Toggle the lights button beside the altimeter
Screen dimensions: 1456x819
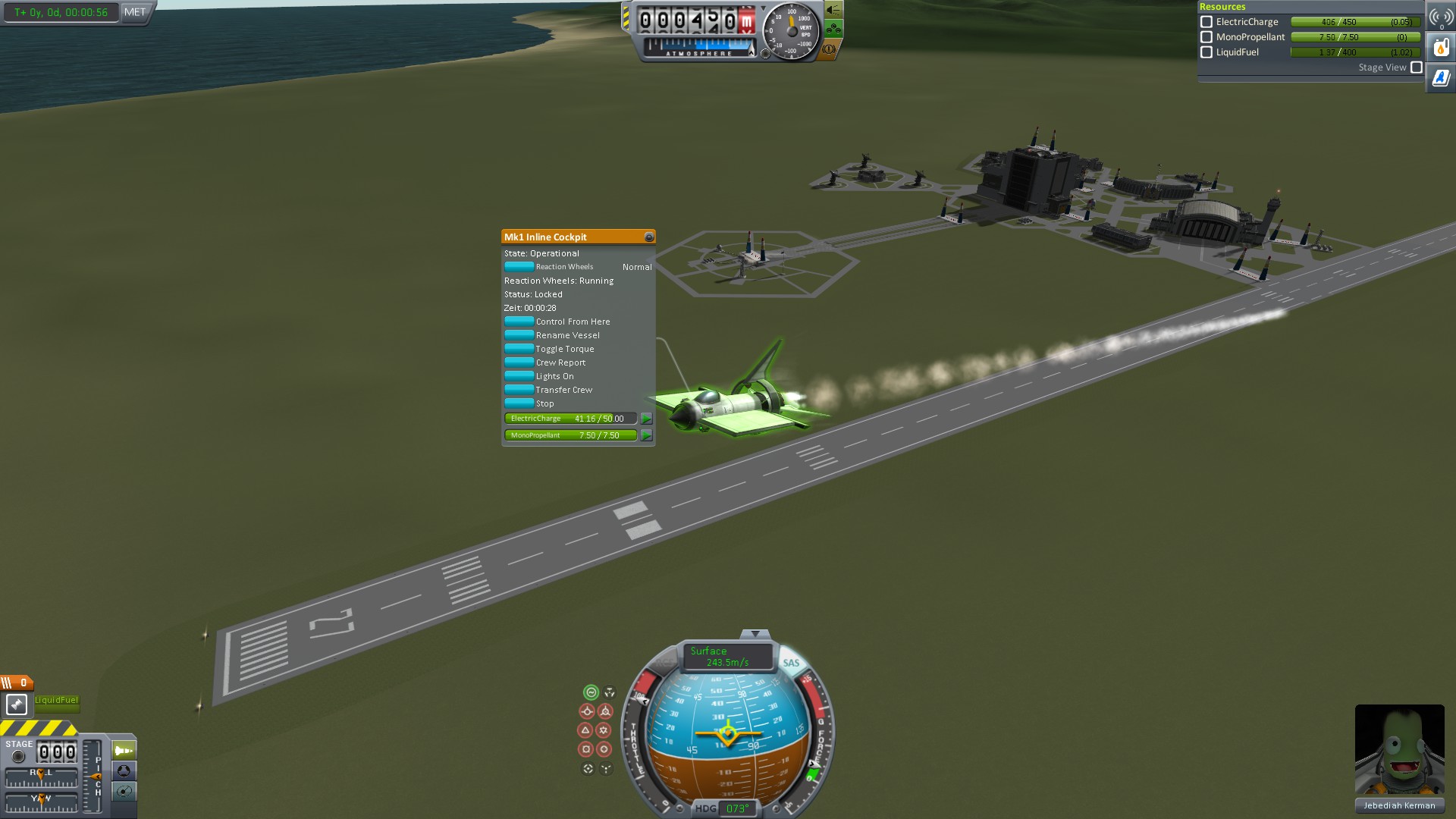point(833,10)
